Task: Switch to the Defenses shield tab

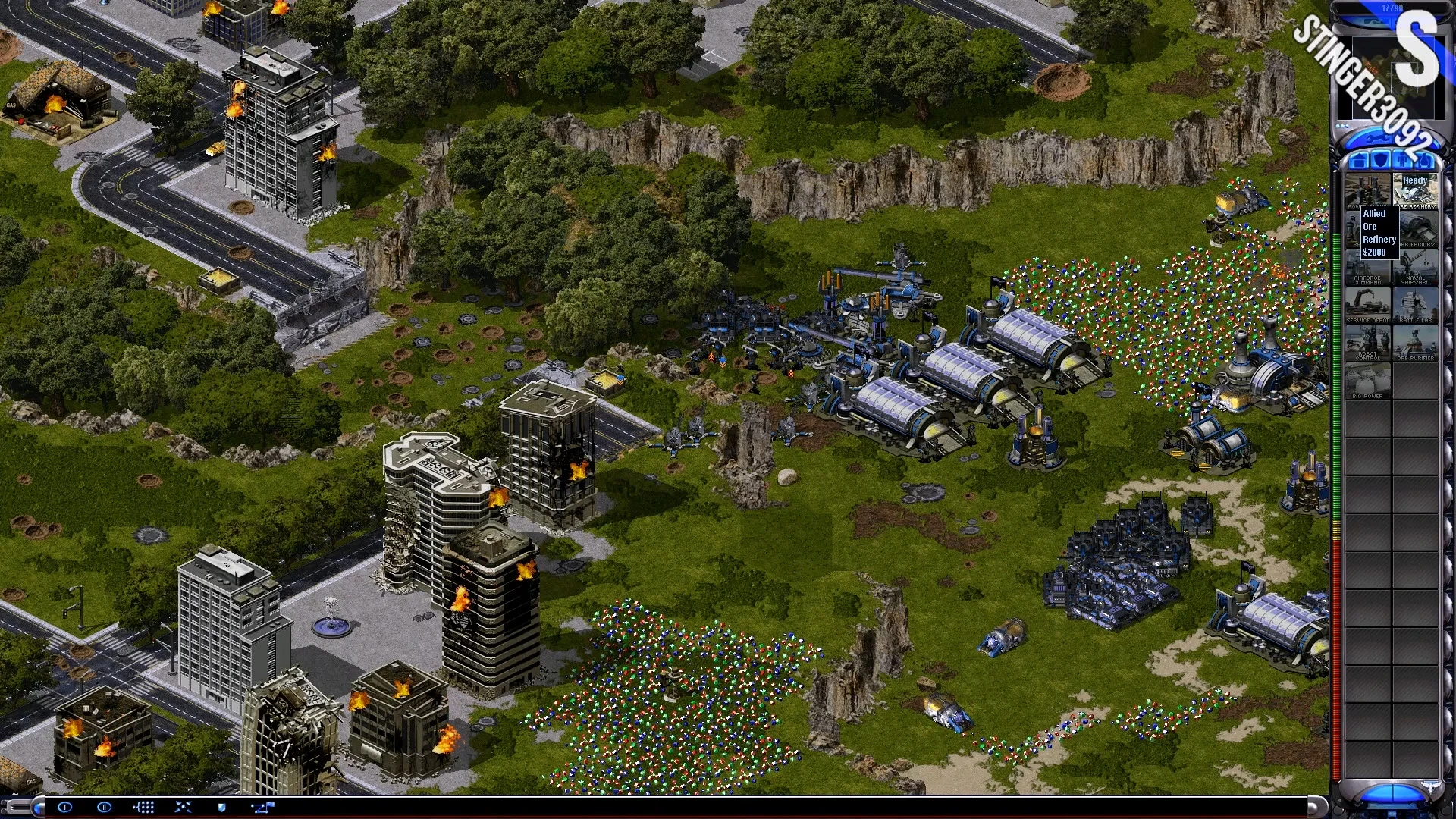Action: pyautogui.click(x=1382, y=159)
